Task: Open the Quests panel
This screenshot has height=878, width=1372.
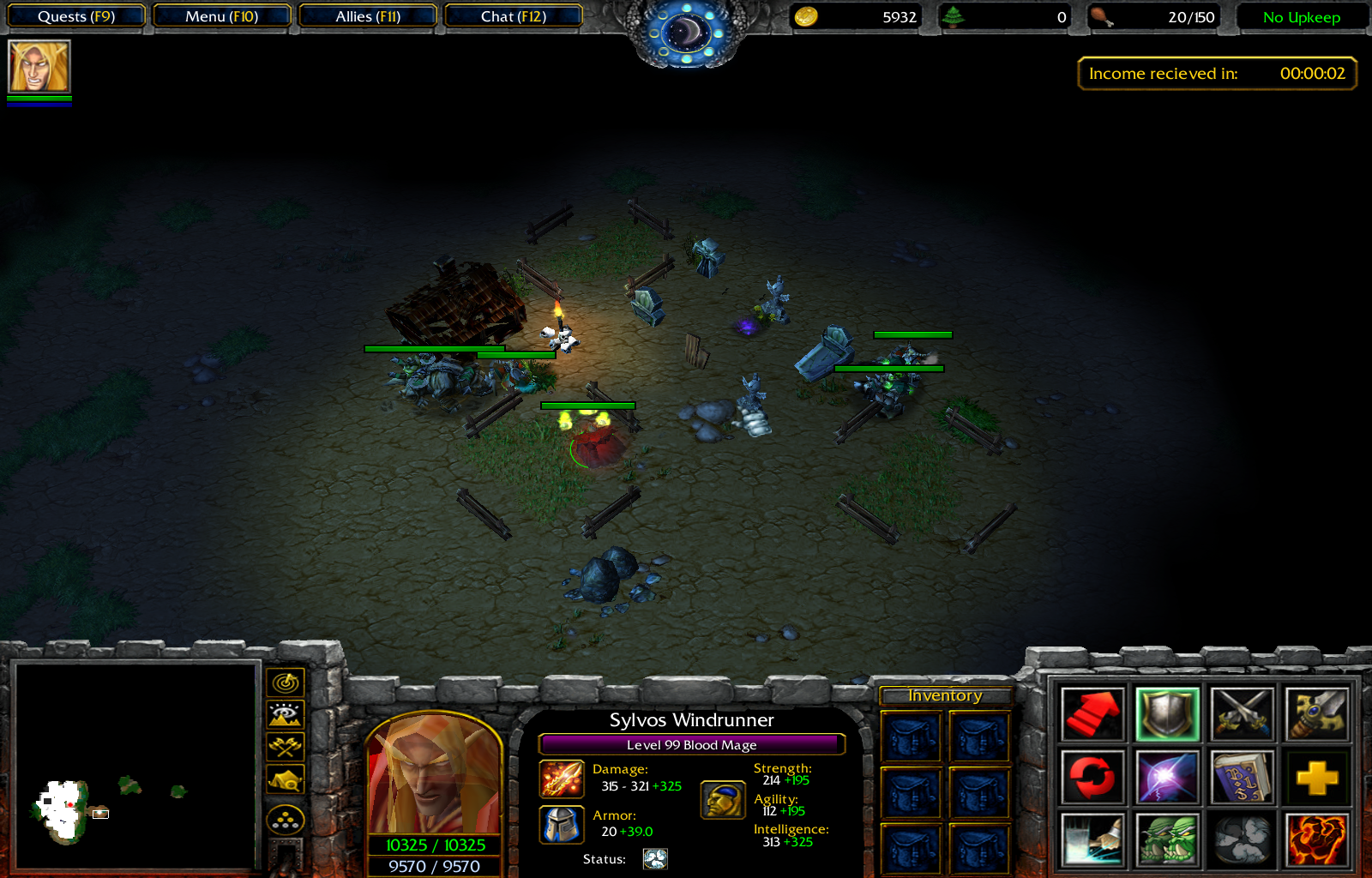Action: point(75,15)
